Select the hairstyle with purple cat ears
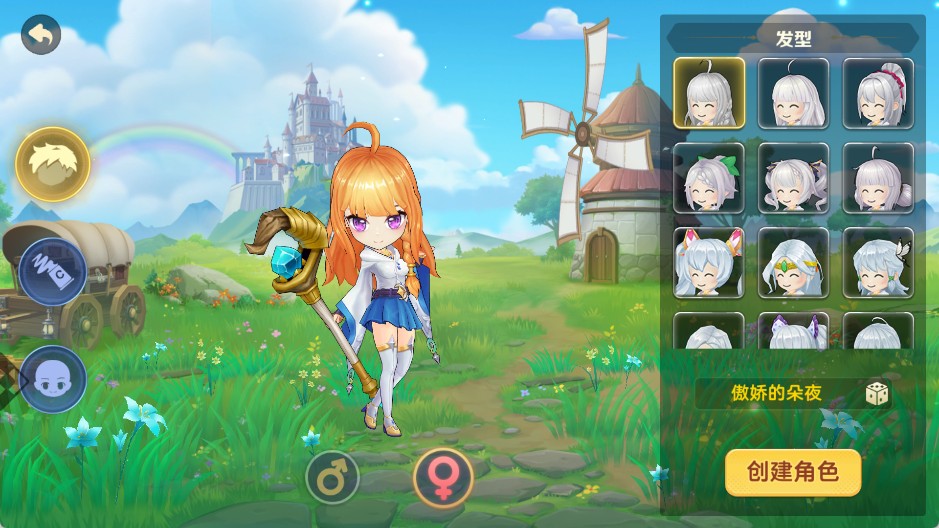Screen dimensions: 939x528 point(794,332)
